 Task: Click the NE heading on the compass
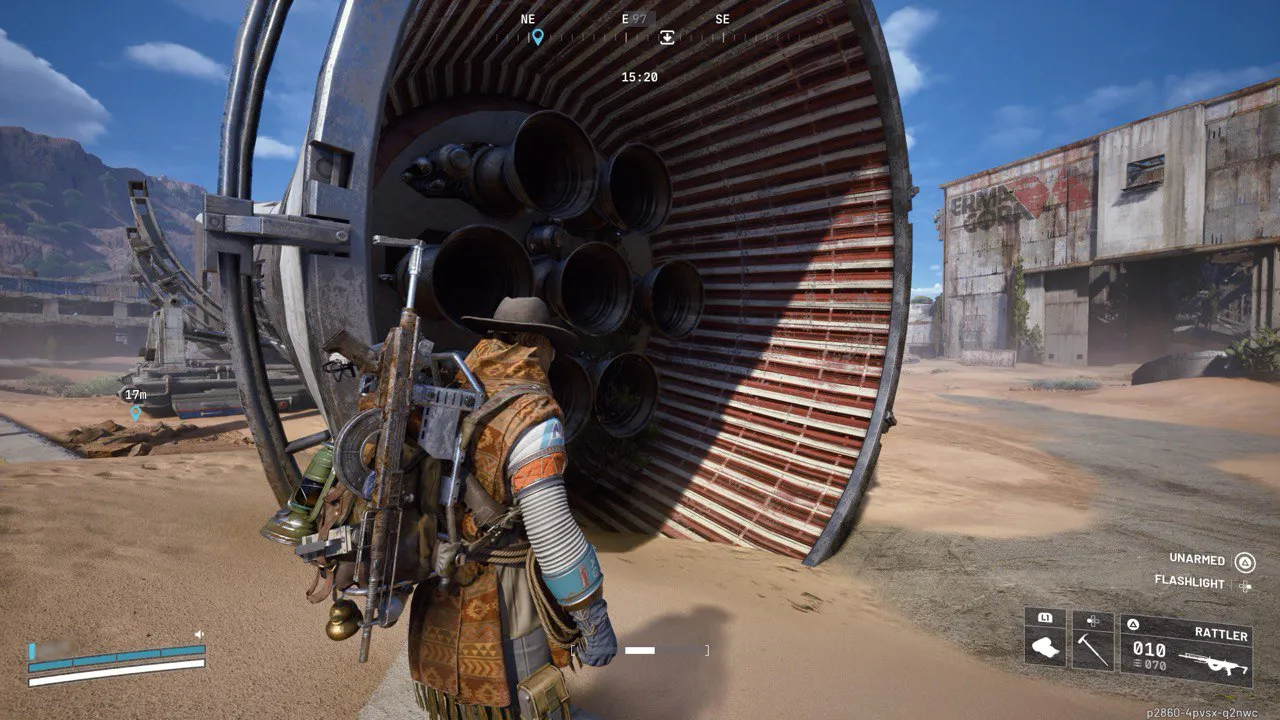[527, 19]
